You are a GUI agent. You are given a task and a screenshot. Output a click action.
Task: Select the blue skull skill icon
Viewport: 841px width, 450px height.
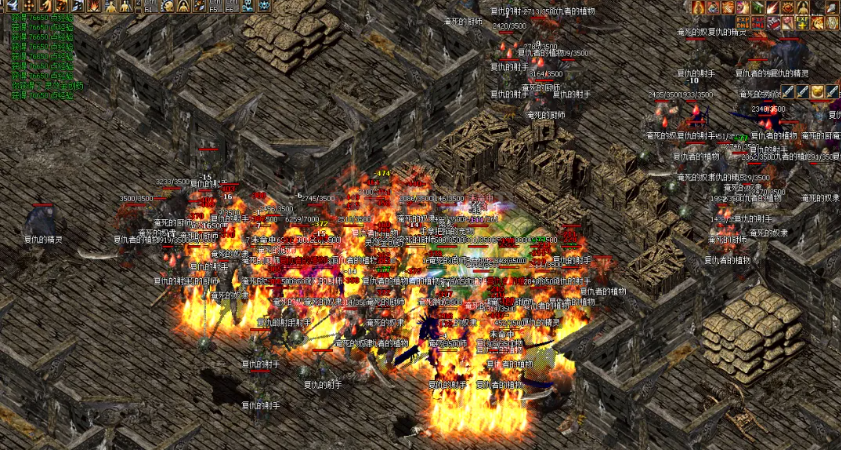pyautogui.click(x=248, y=6)
